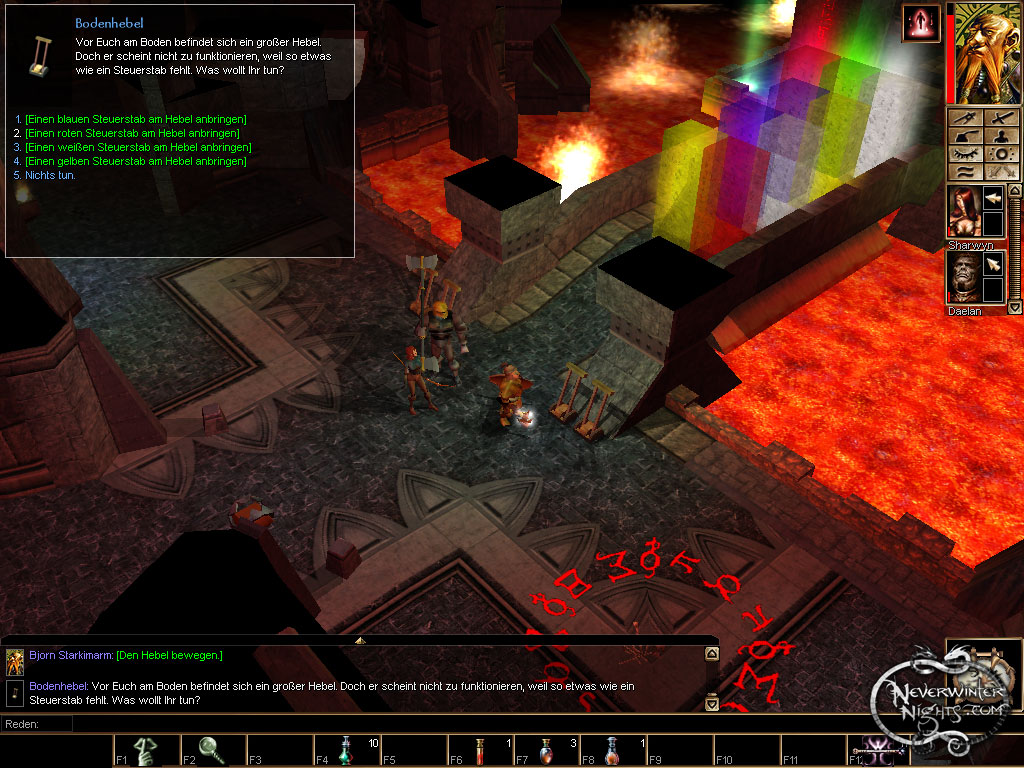1024x768 pixels.
Task: Use the red vial in slot F6
Action: (480, 751)
